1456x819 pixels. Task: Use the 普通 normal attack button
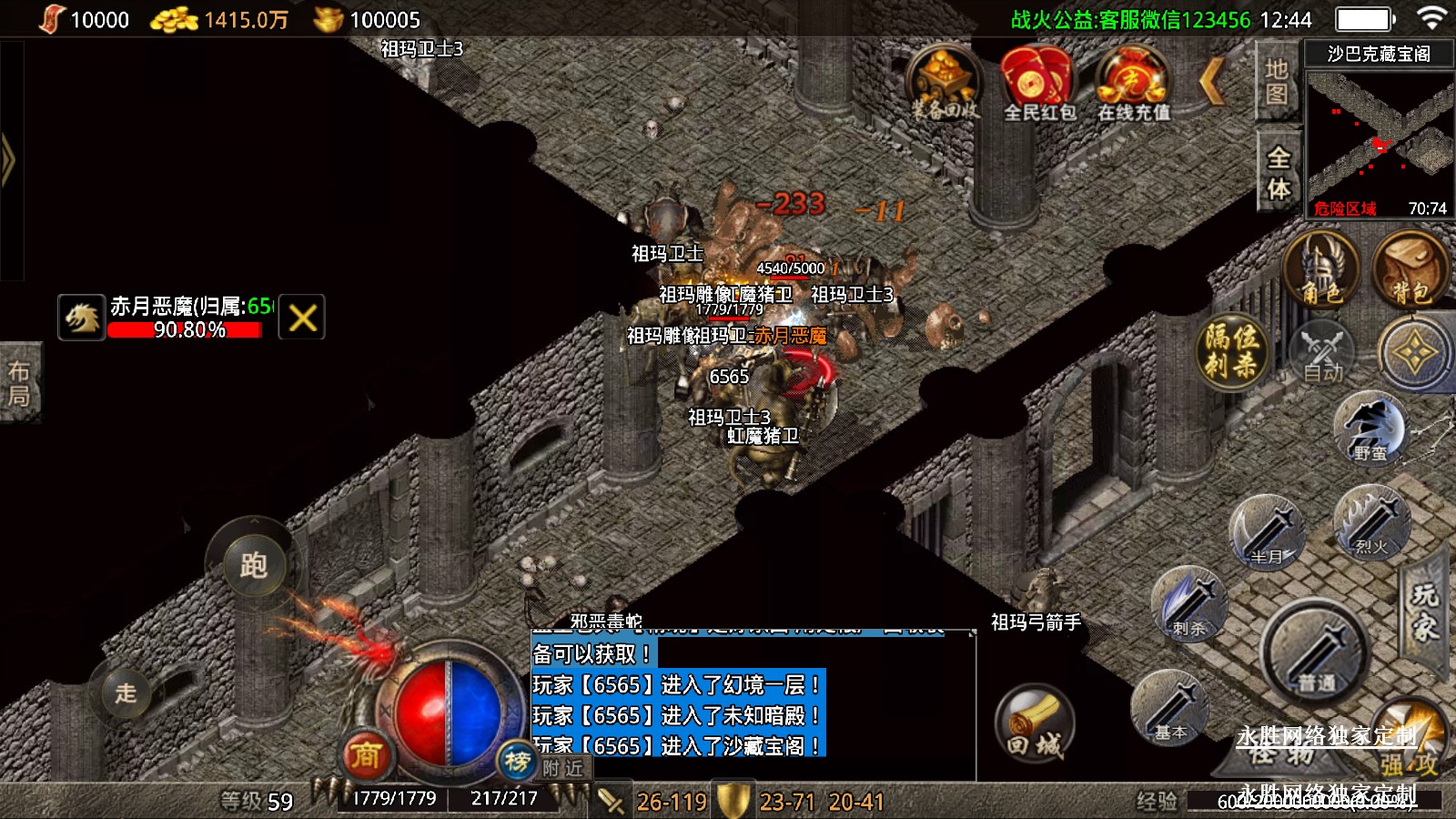click(x=1314, y=652)
